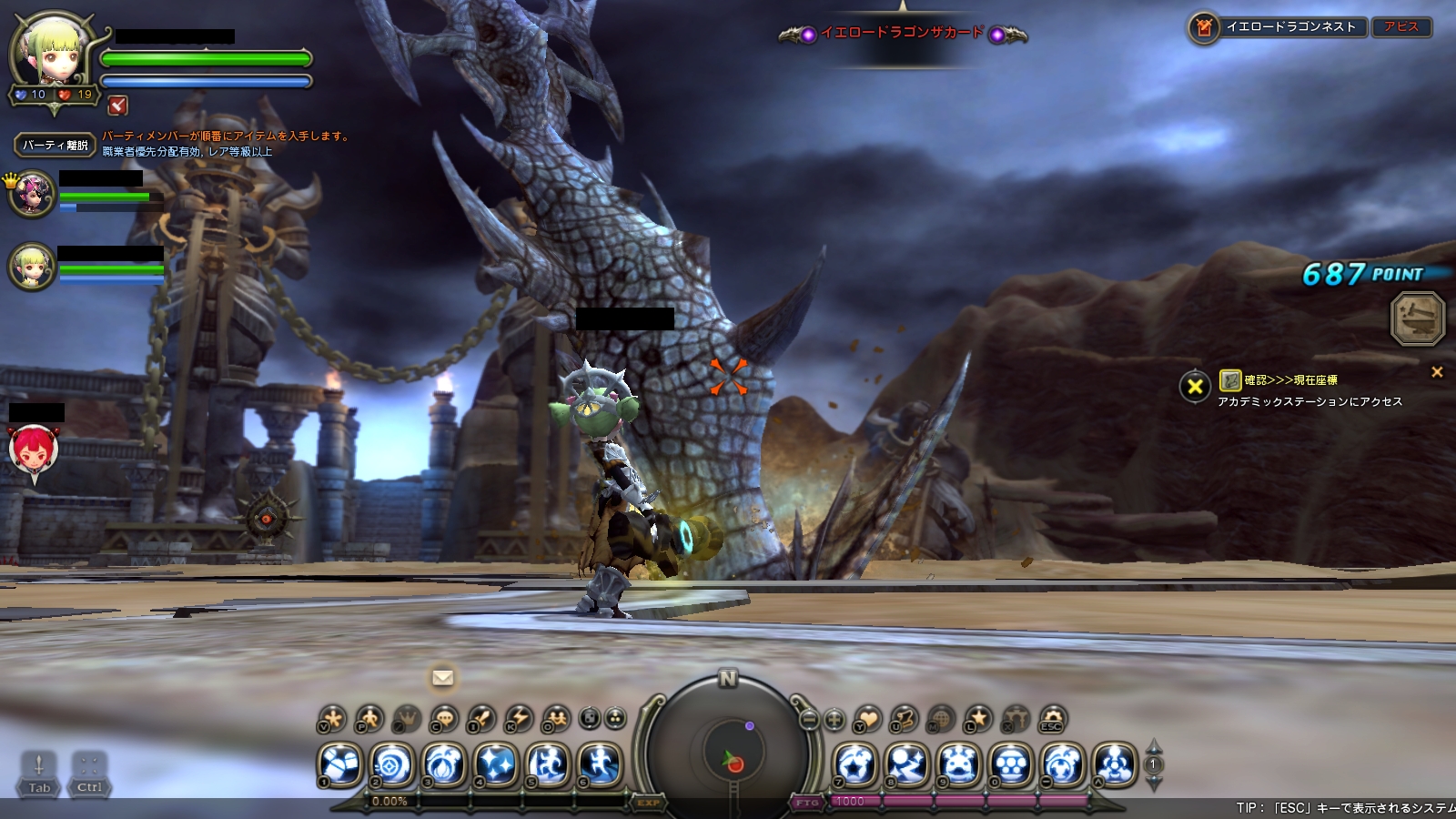
Task: Select the crowned party leader portrait
Action: (x=33, y=194)
